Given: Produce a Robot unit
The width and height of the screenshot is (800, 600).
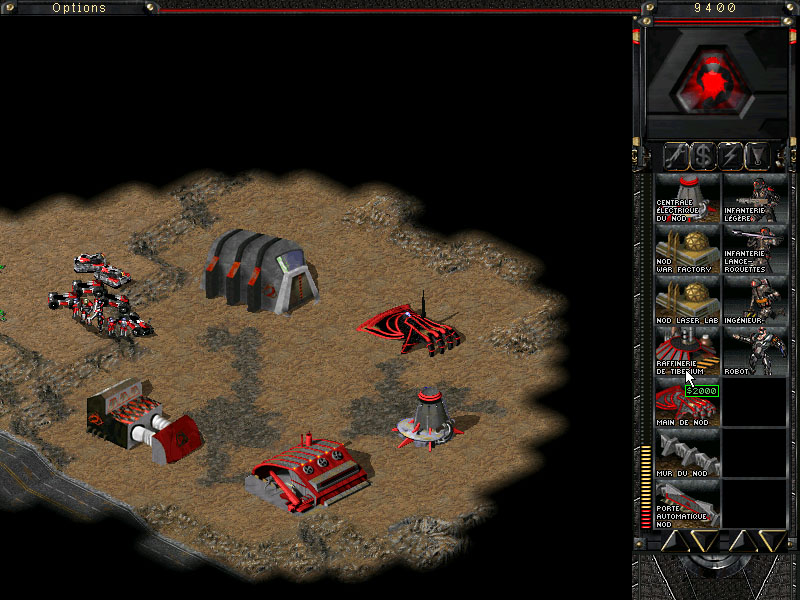Looking at the screenshot, I should coord(754,352).
